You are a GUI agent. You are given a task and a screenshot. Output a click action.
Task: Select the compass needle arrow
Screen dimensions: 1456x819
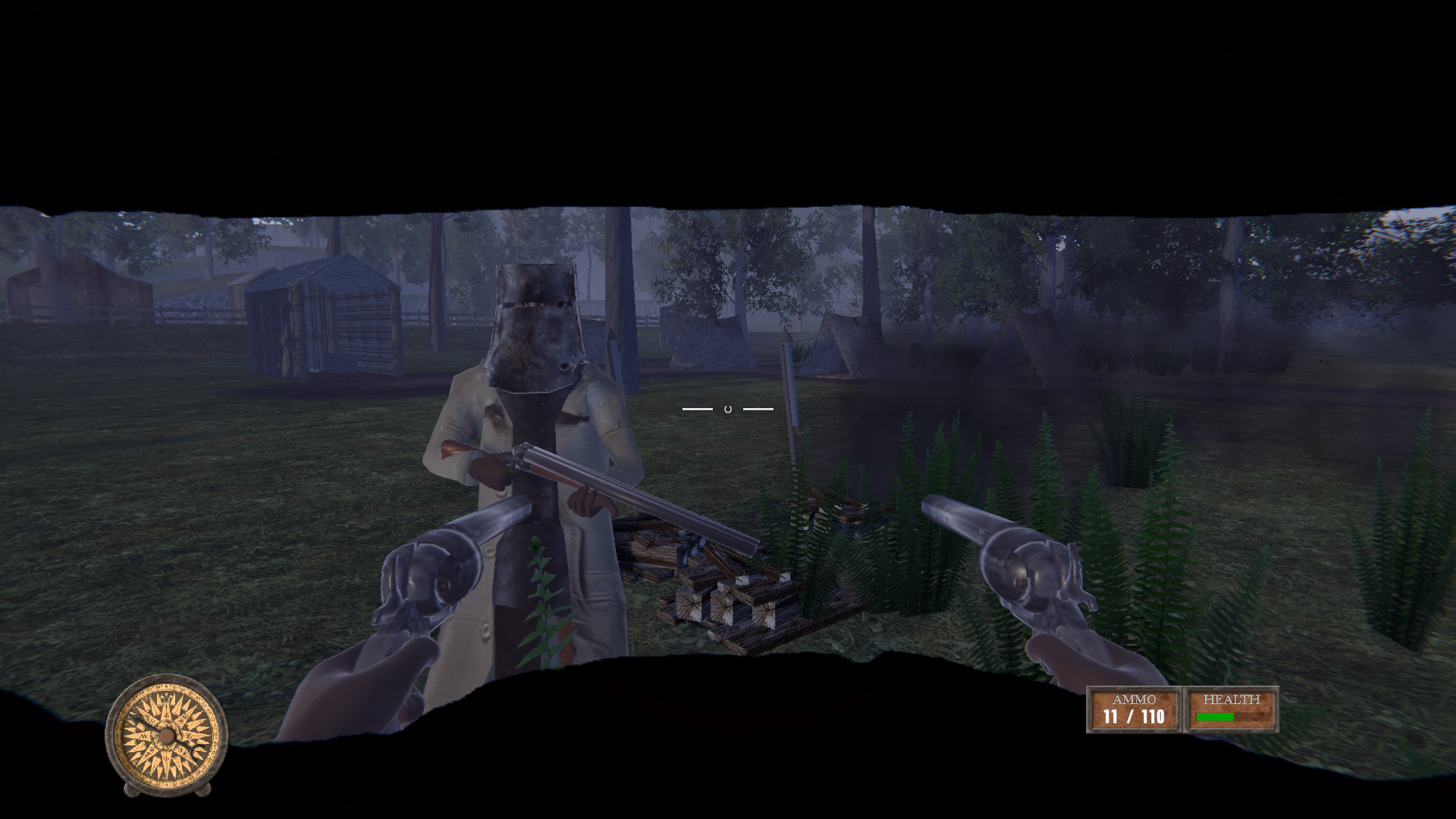(135, 717)
